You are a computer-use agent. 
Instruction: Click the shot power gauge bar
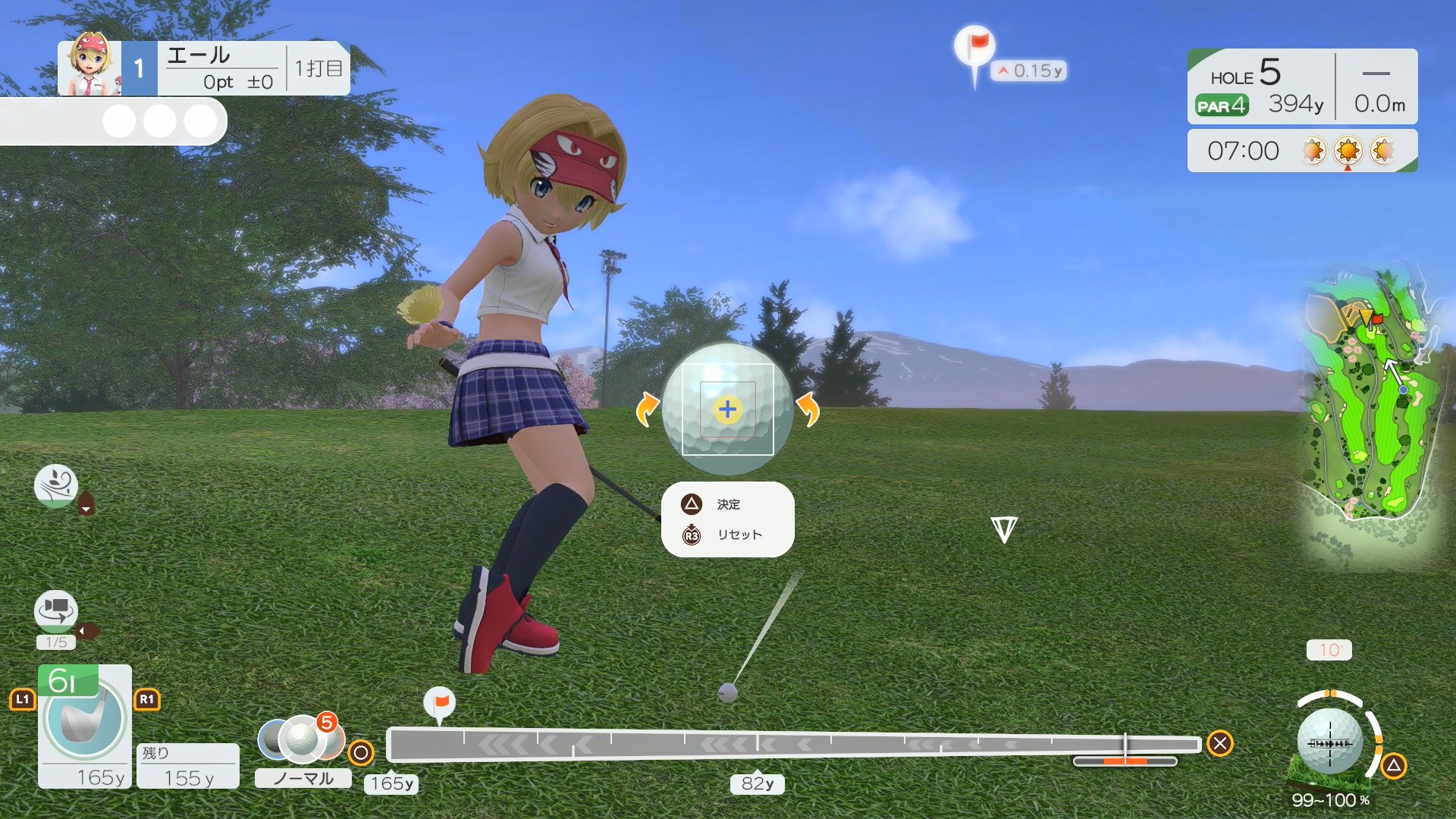pos(792,745)
